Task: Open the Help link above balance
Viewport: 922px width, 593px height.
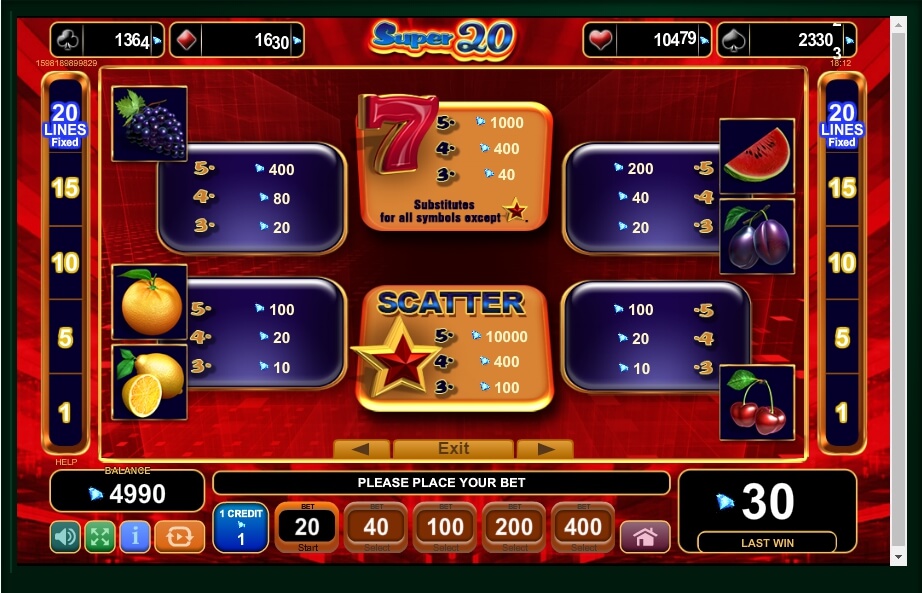Action: coord(65,462)
